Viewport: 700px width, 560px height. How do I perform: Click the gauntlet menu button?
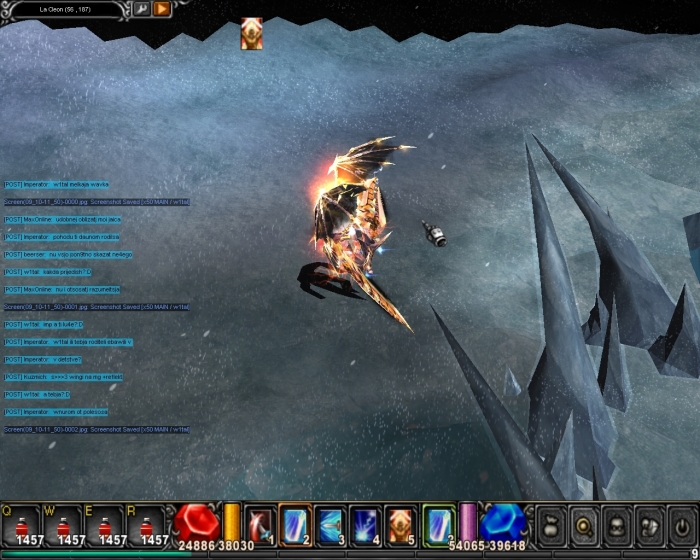649,525
